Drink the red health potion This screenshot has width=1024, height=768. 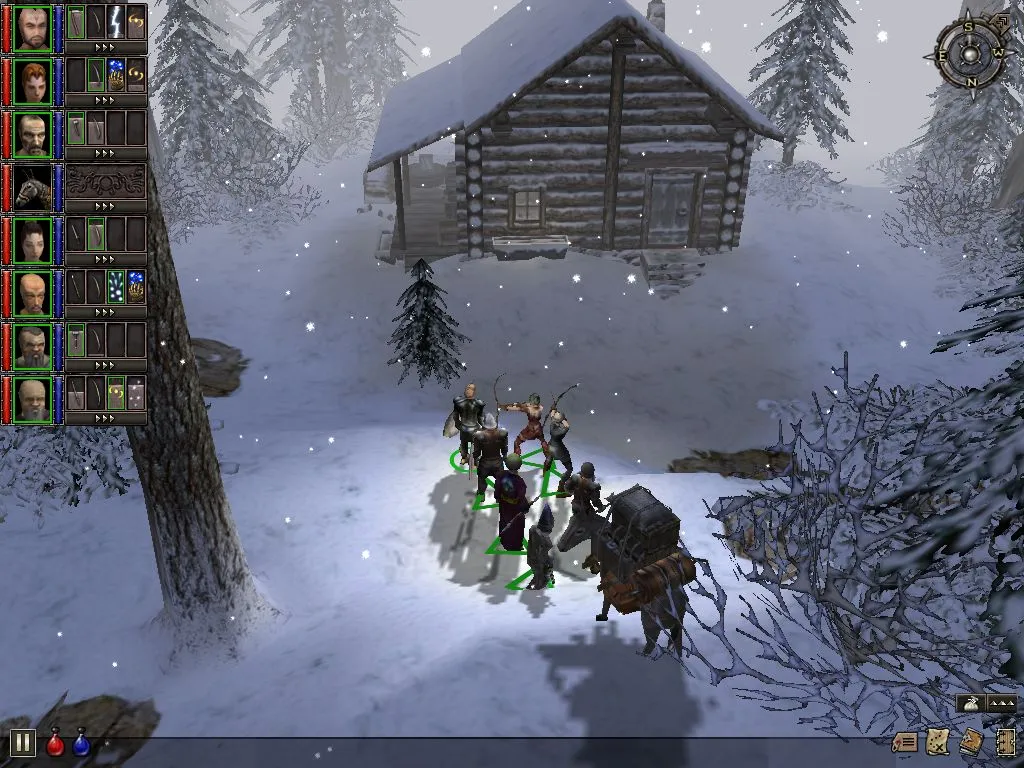tap(55, 743)
